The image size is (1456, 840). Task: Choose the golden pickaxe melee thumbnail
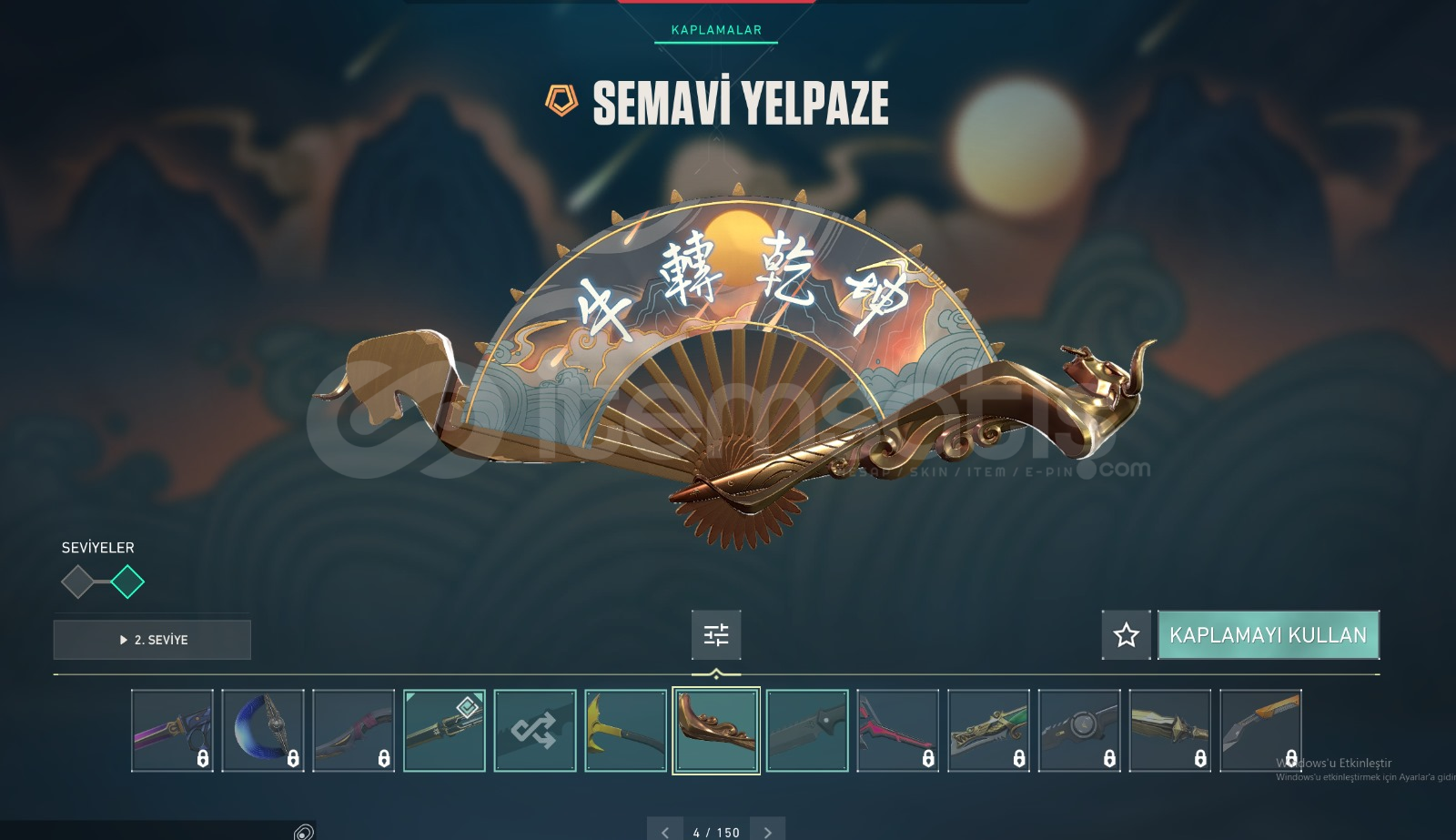pyautogui.click(x=626, y=731)
